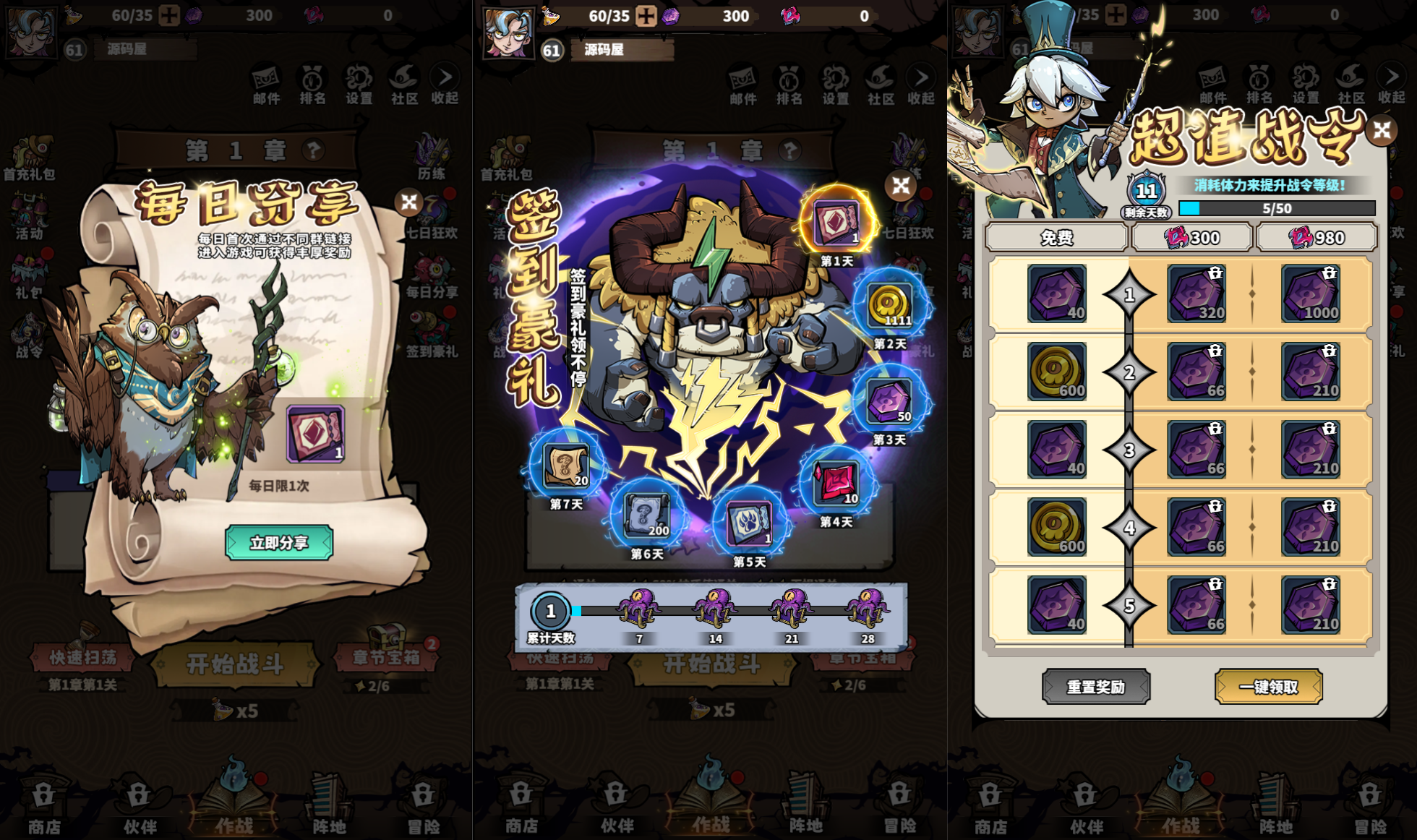Expand chapter info with the question mark
This screenshot has width=1417, height=840.
313,150
